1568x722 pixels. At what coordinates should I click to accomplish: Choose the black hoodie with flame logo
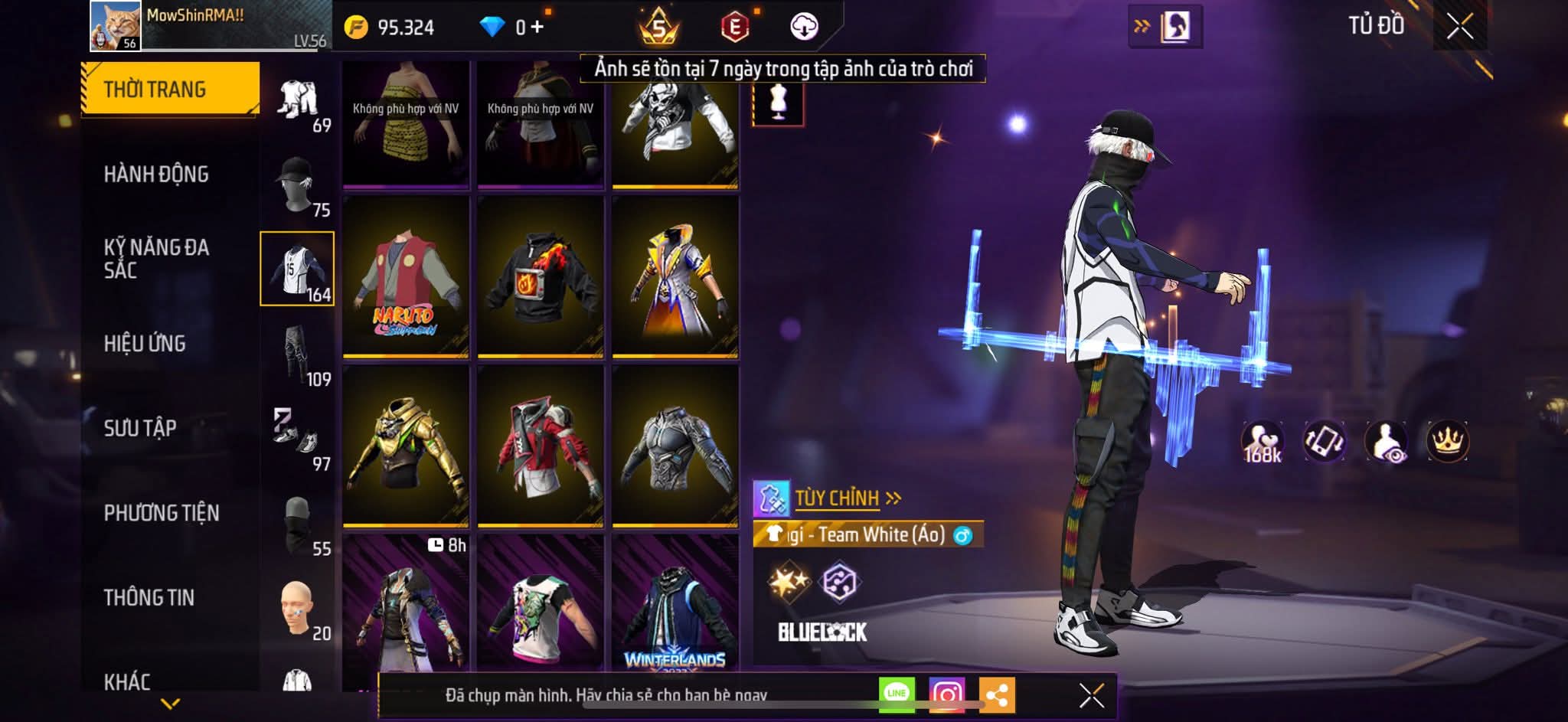coord(540,276)
